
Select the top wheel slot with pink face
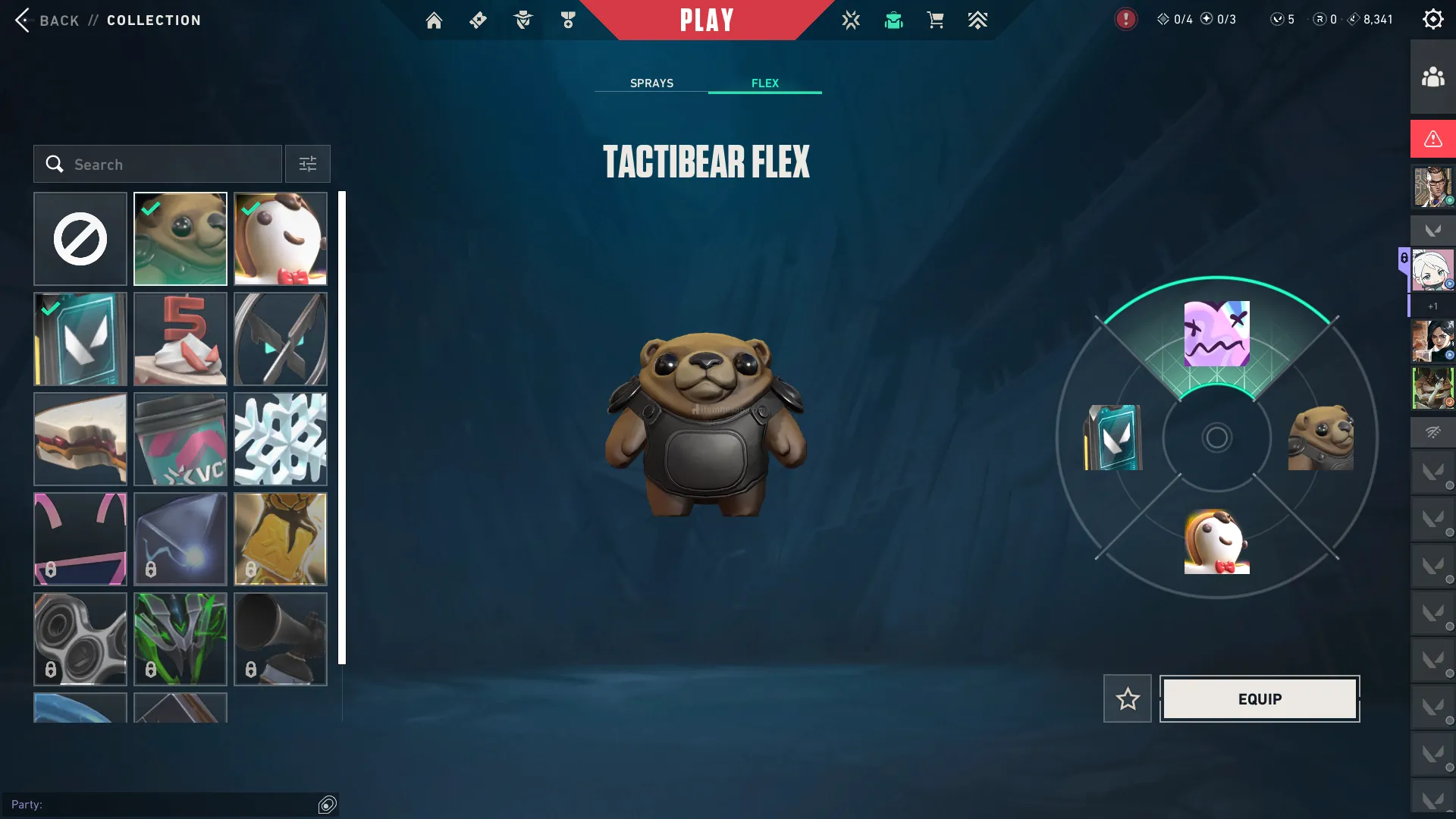pos(1216,334)
